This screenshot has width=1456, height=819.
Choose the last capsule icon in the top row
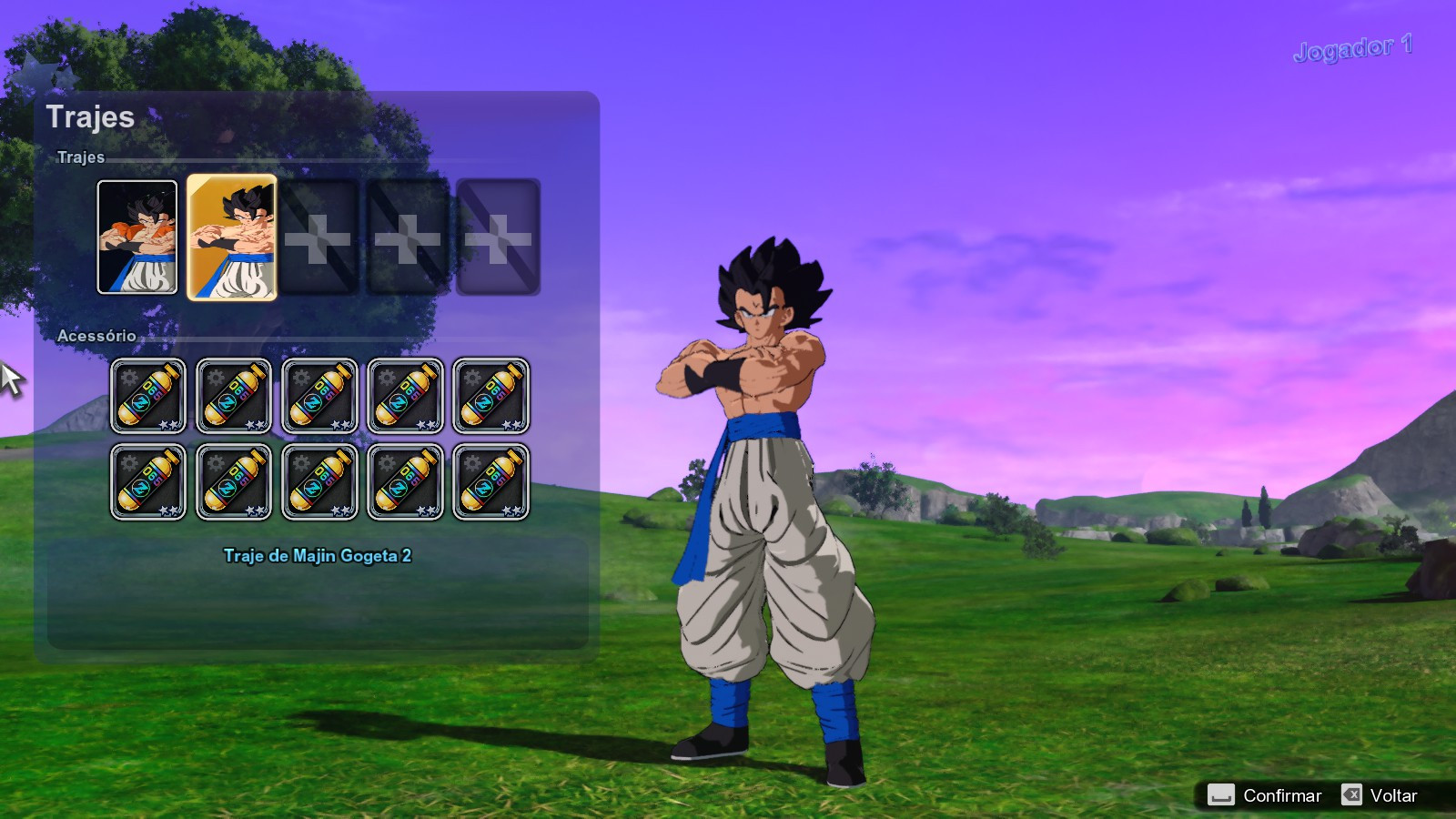click(491, 395)
